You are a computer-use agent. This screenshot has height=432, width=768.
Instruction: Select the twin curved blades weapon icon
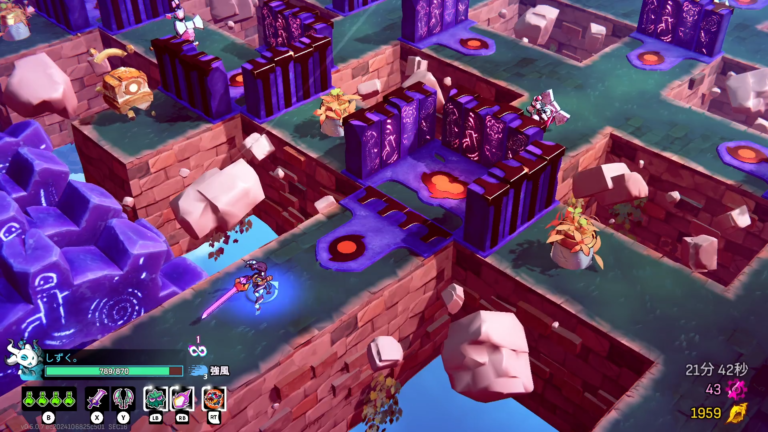pos(123,398)
